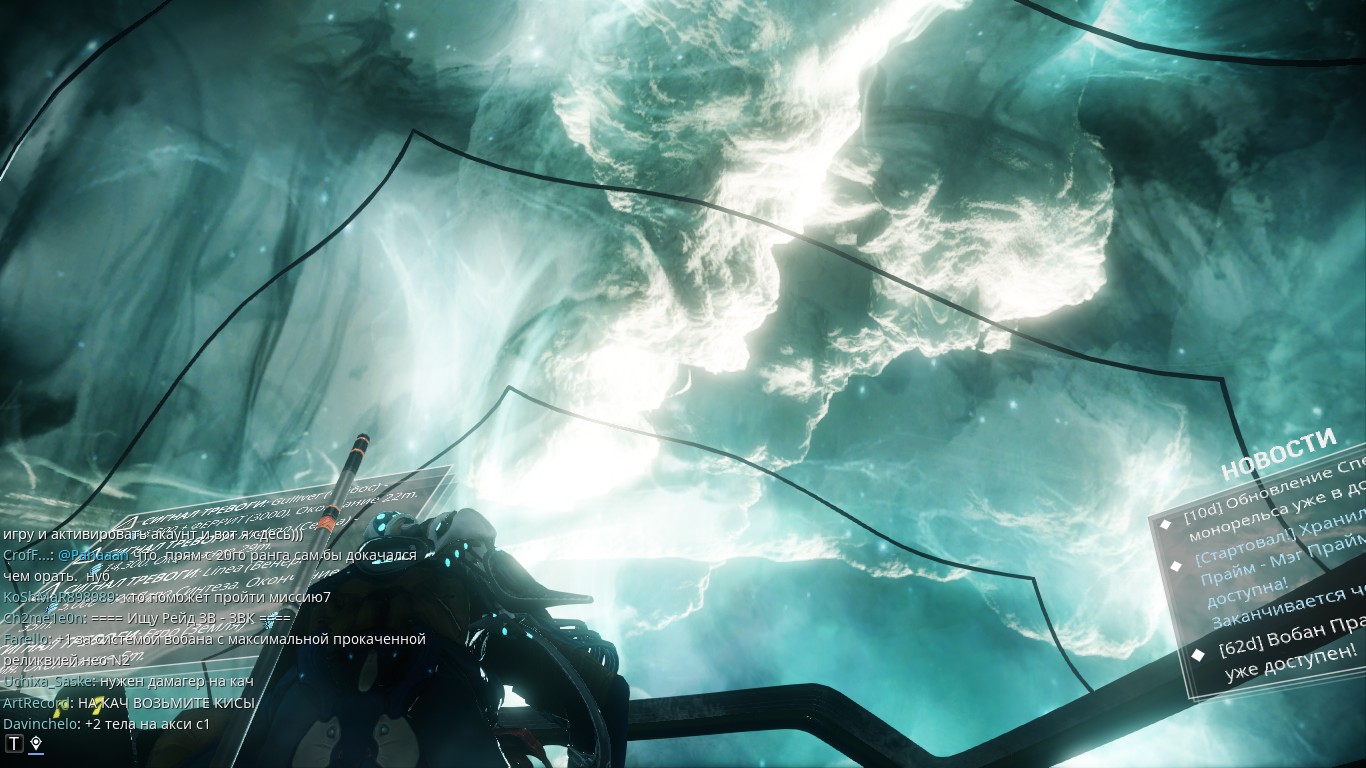Click the "T" chat channel icon

tap(14, 742)
